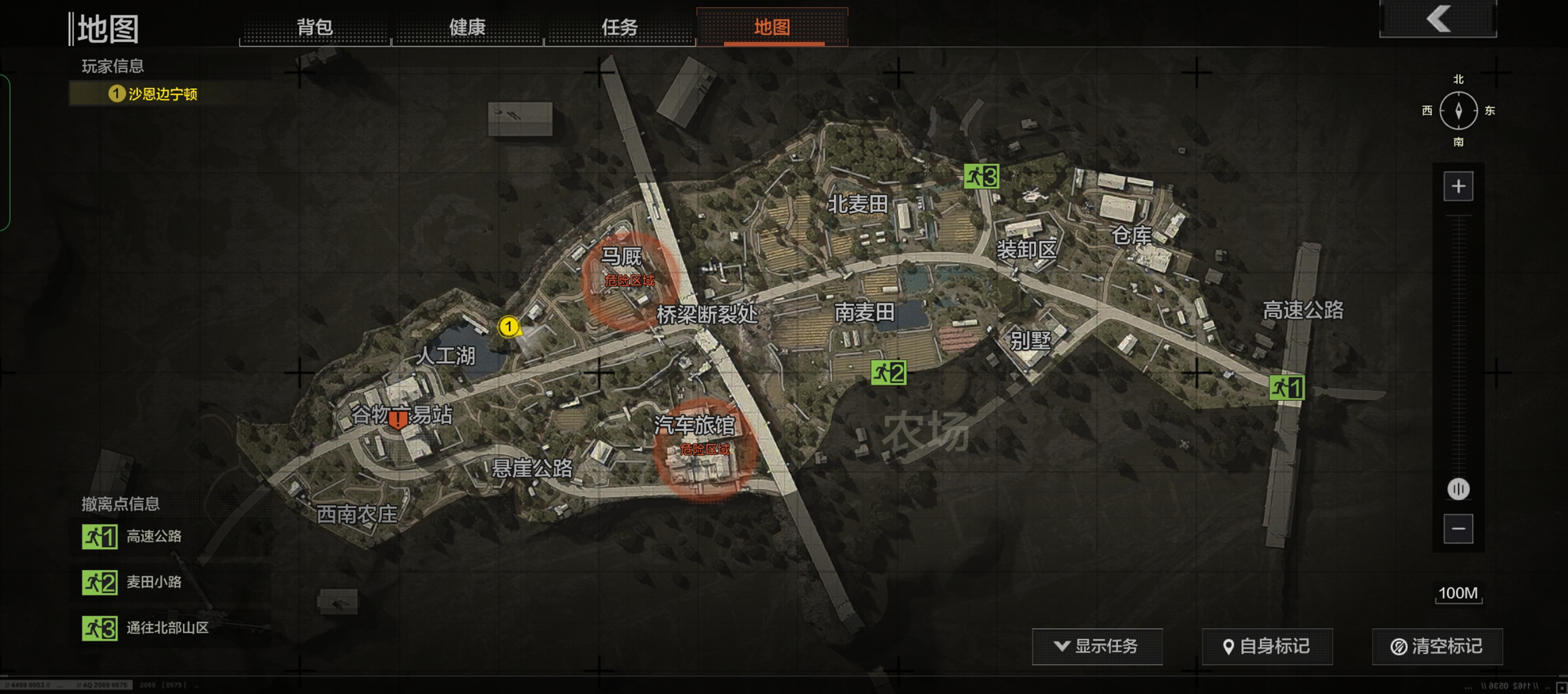Image resolution: width=1568 pixels, height=694 pixels.
Task: Click the map zoom slider handle
Action: pyautogui.click(x=1458, y=489)
